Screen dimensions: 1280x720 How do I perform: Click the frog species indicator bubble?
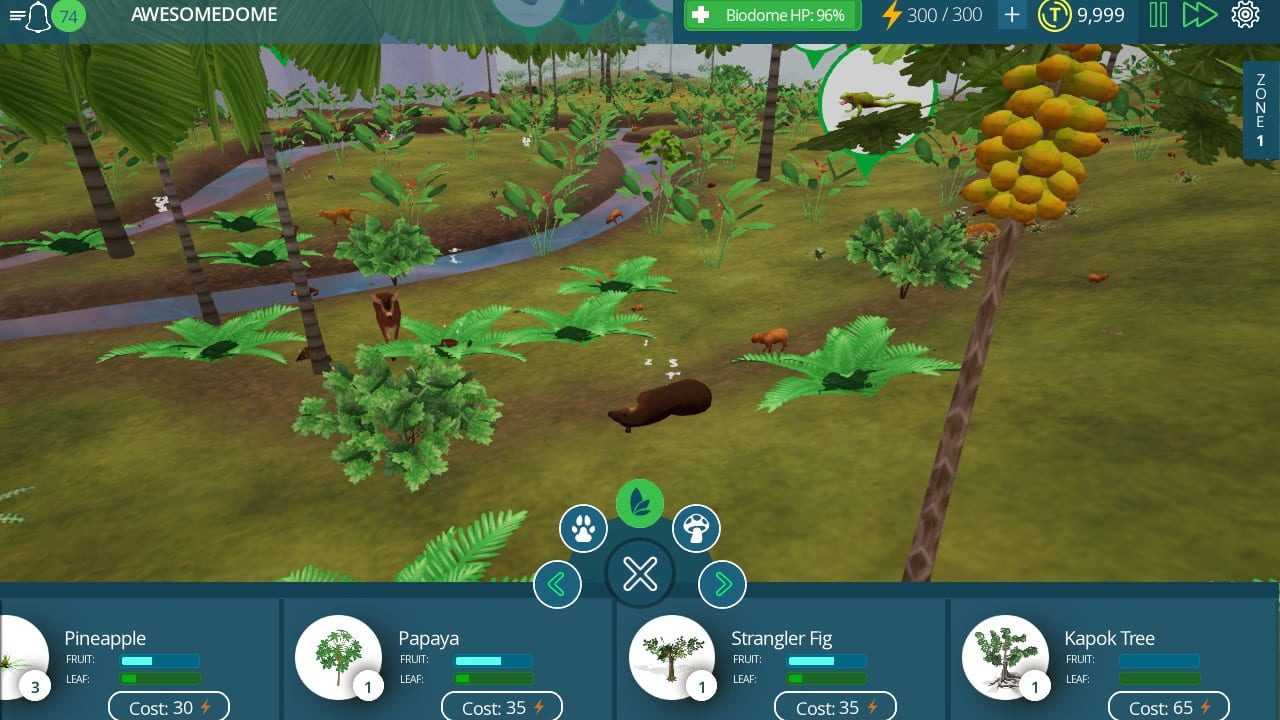[x=877, y=100]
